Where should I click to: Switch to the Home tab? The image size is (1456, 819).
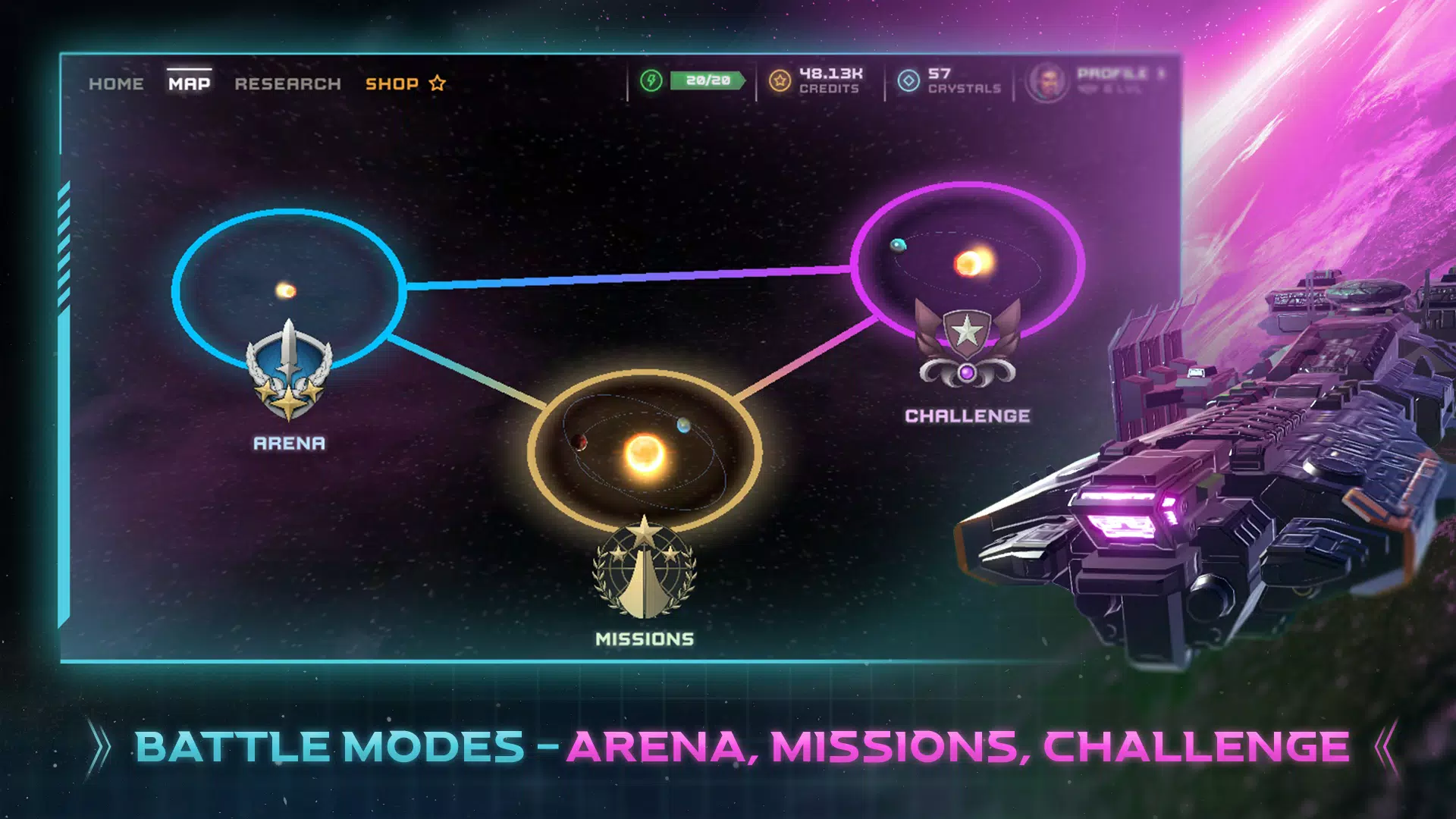click(x=116, y=83)
